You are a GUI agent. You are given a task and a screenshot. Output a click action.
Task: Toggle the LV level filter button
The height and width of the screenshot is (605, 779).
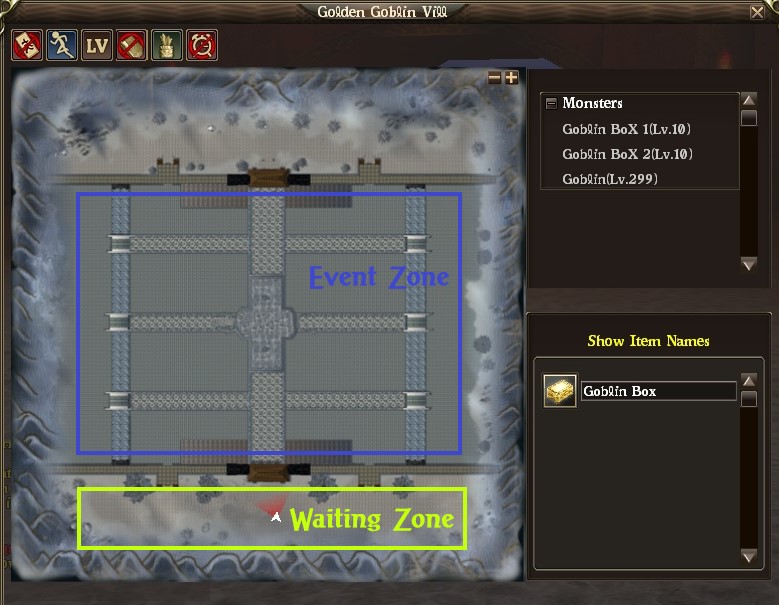97,45
